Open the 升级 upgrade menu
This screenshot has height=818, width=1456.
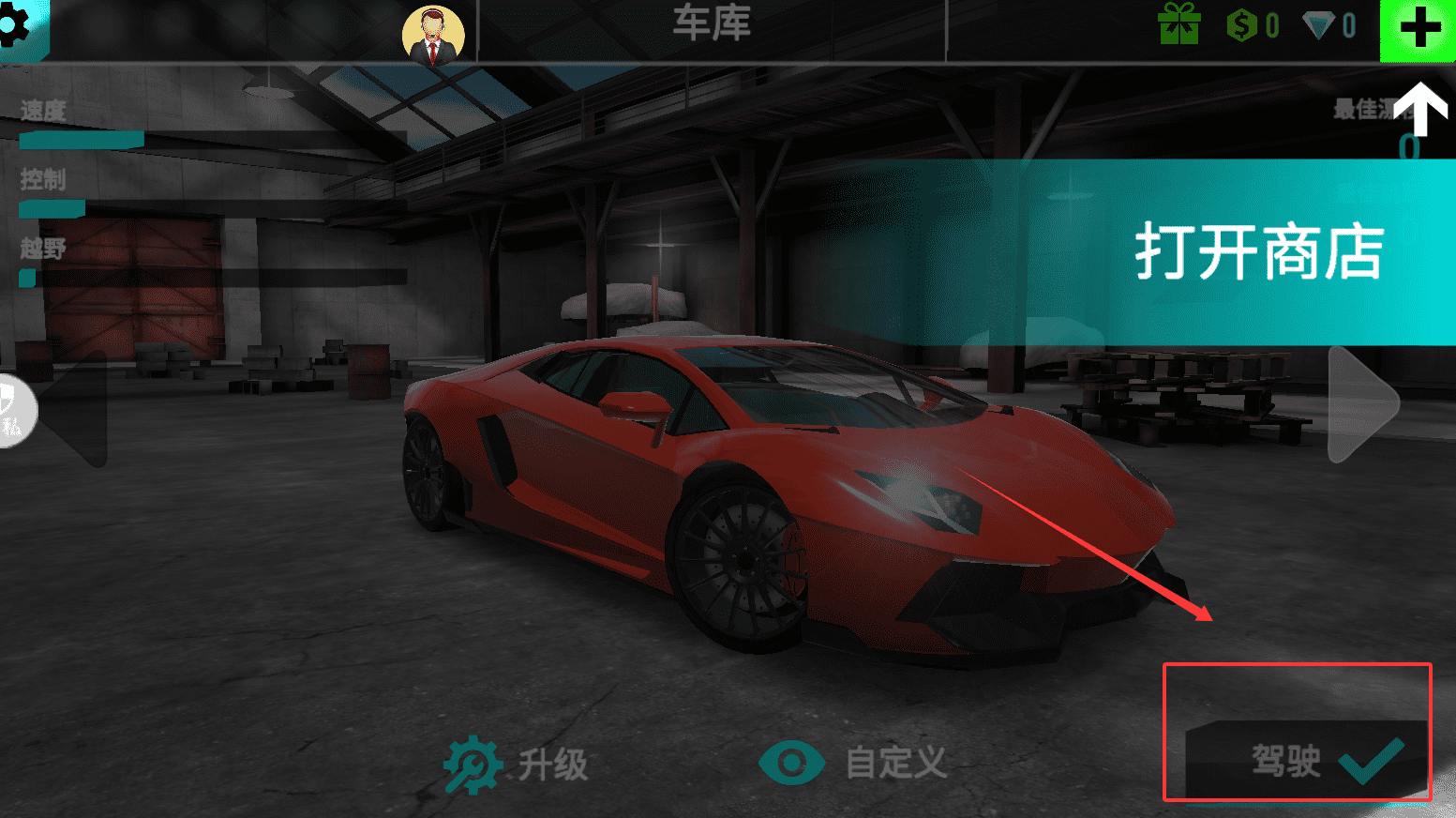(517, 764)
